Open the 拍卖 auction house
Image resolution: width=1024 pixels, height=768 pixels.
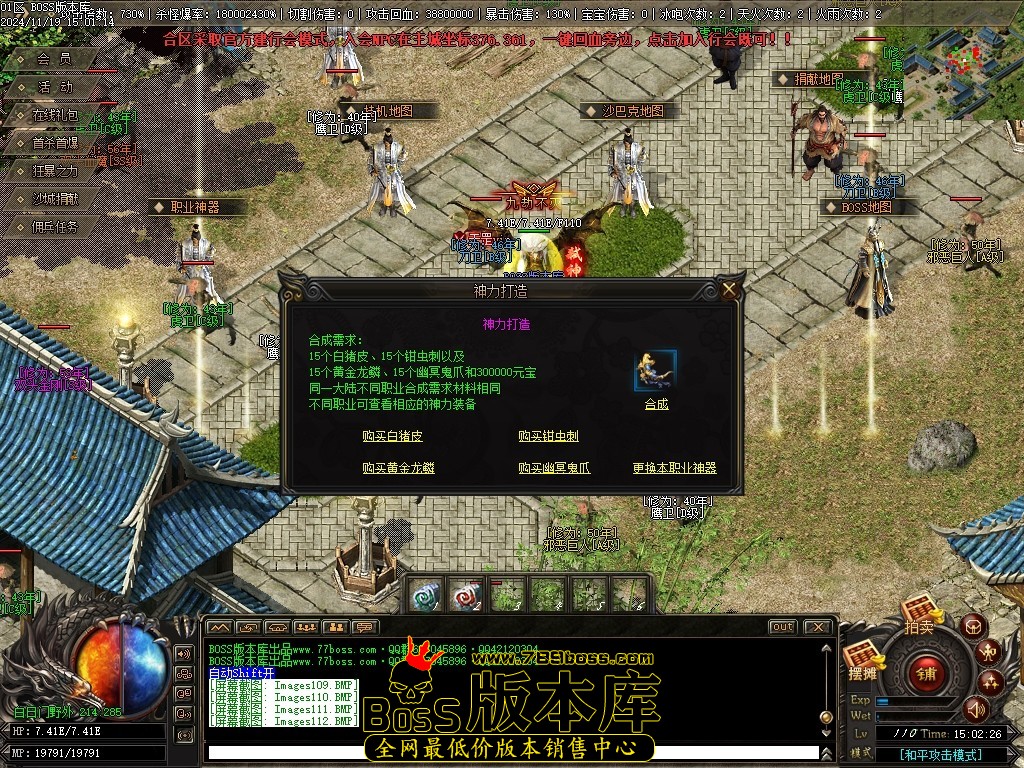point(919,612)
